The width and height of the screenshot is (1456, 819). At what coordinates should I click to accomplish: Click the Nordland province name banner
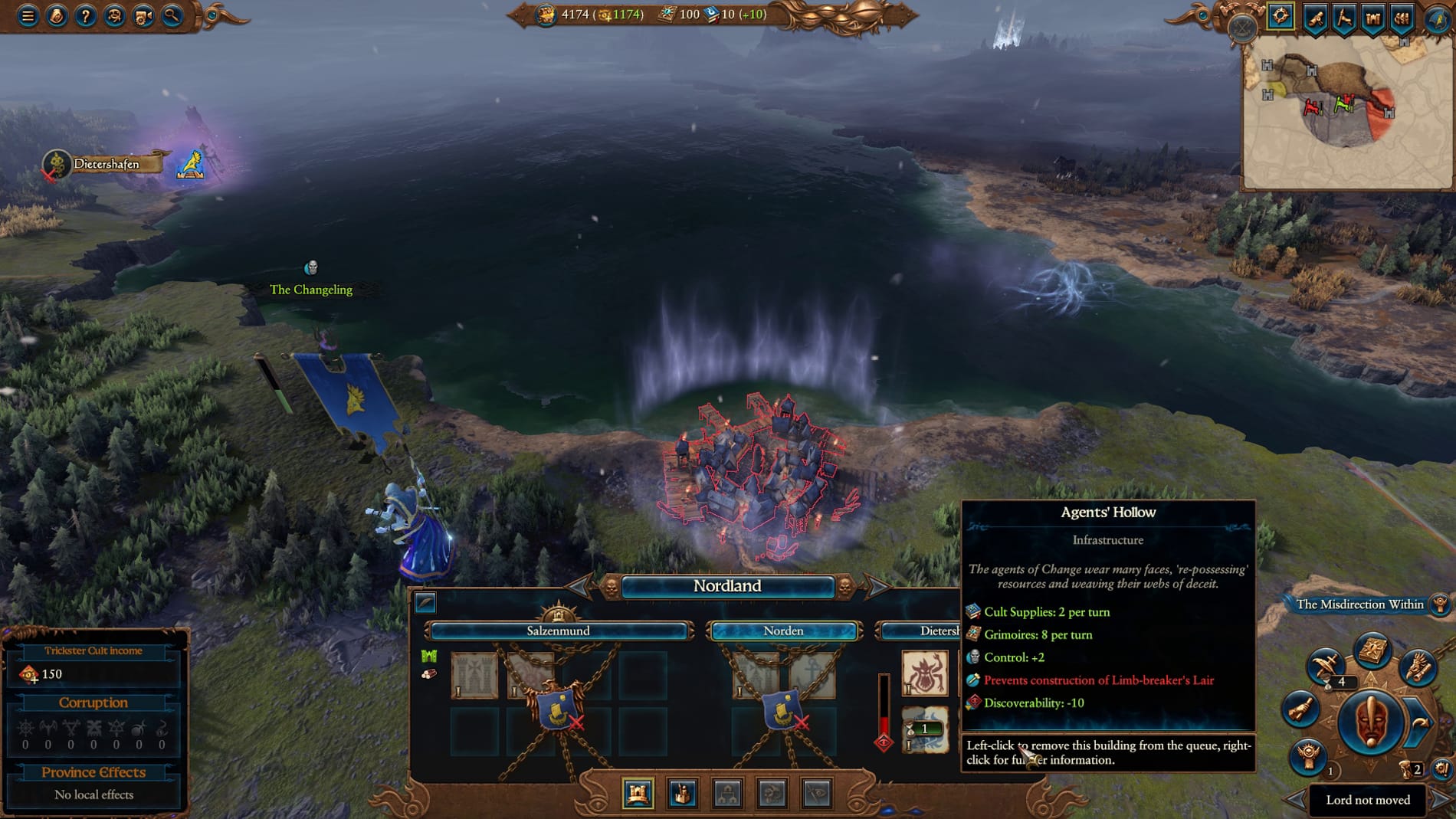point(726,586)
